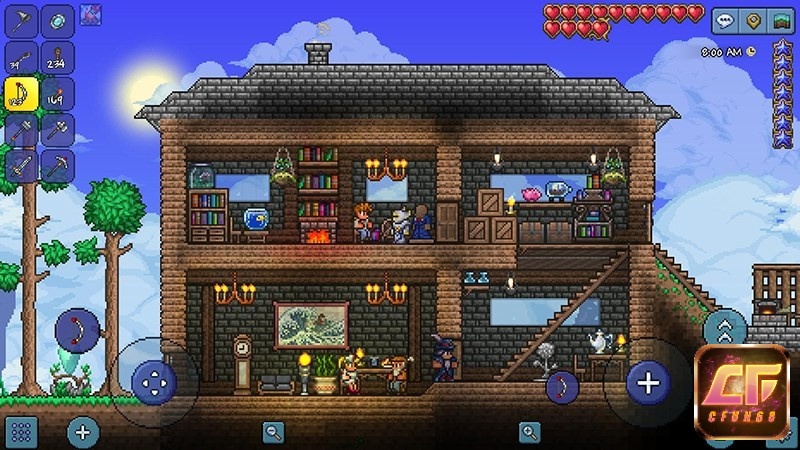Tap the plus button beside inventory grid
Image resolution: width=800 pixels, height=450 pixels.
click(83, 432)
